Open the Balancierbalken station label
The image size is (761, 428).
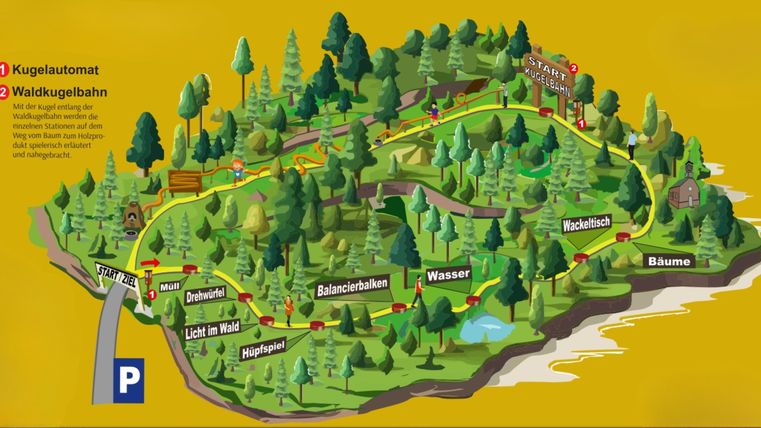pos(352,289)
